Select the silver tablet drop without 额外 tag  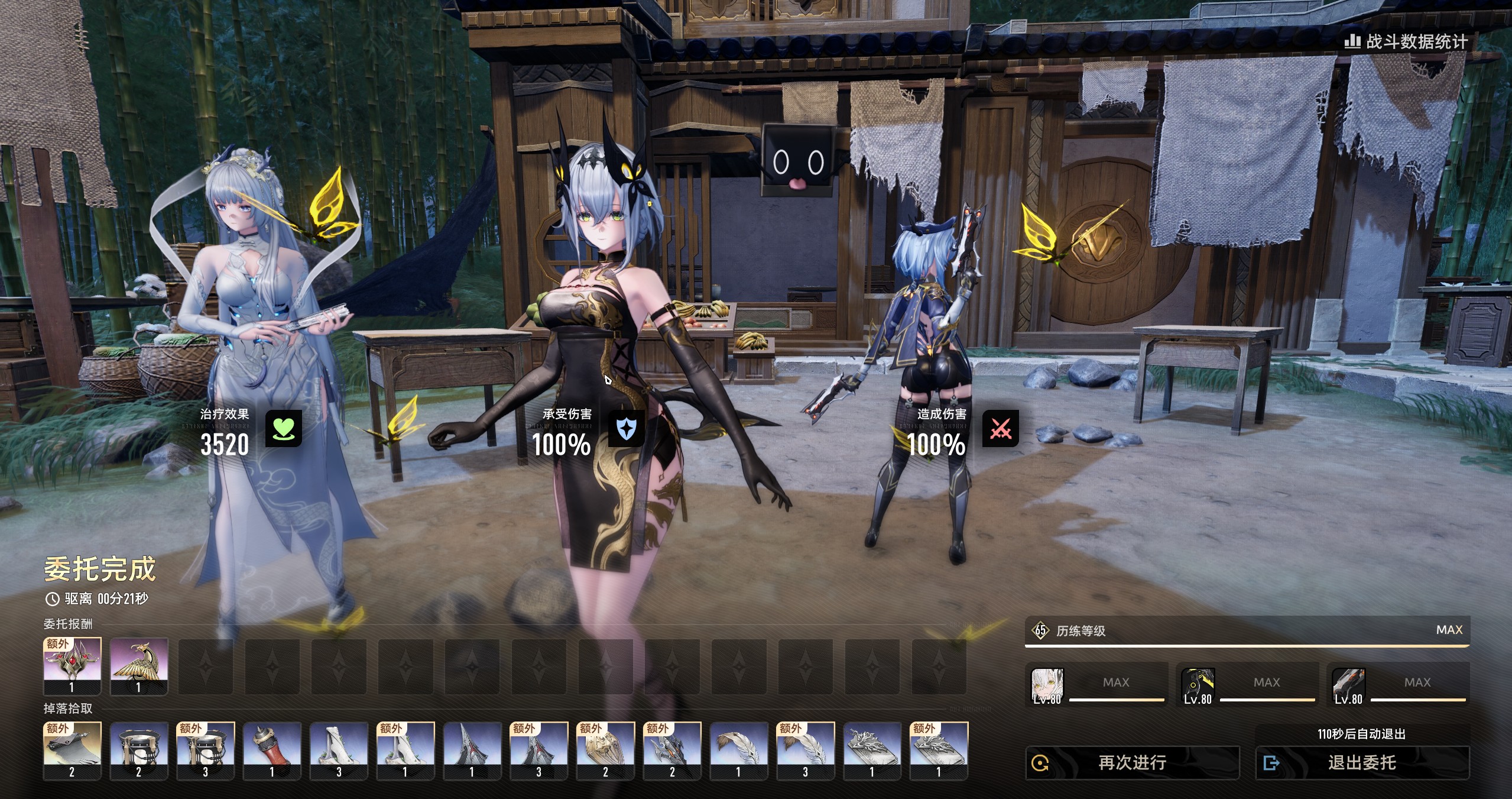(872, 749)
